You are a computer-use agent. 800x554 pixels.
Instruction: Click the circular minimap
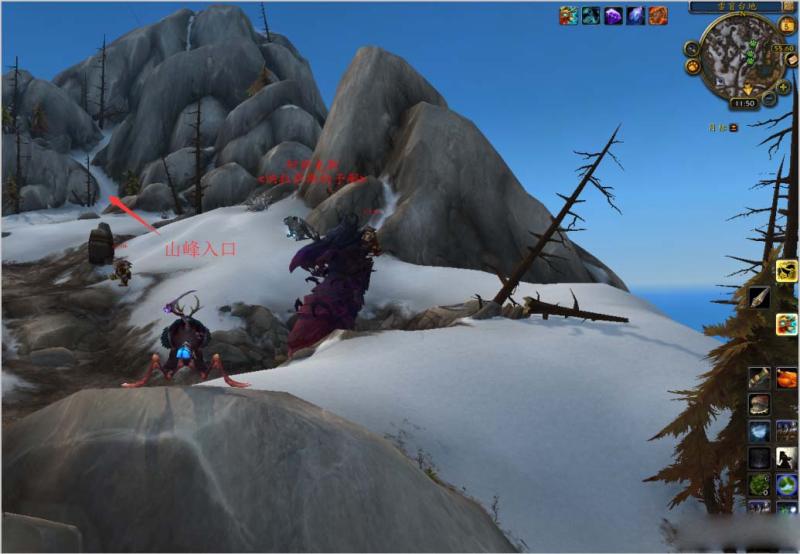(x=743, y=56)
